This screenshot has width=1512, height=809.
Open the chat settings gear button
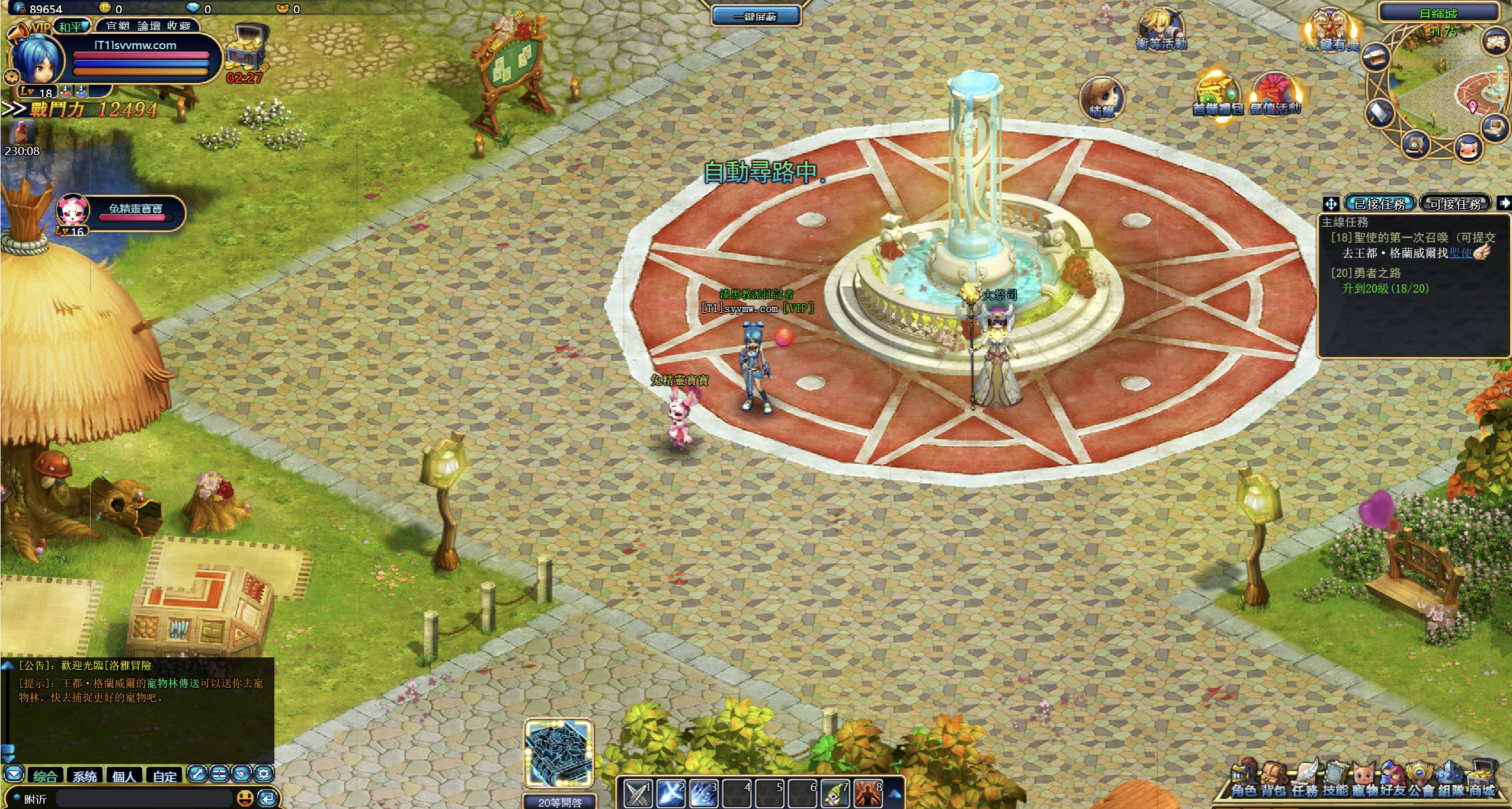point(264,773)
